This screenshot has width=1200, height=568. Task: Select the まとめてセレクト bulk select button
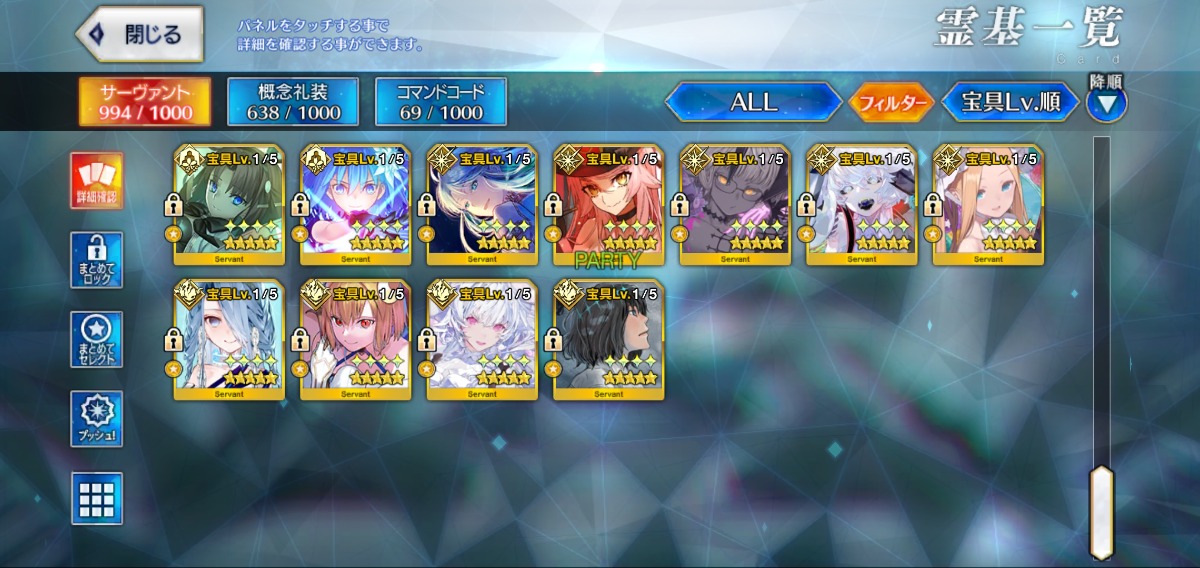[x=97, y=340]
